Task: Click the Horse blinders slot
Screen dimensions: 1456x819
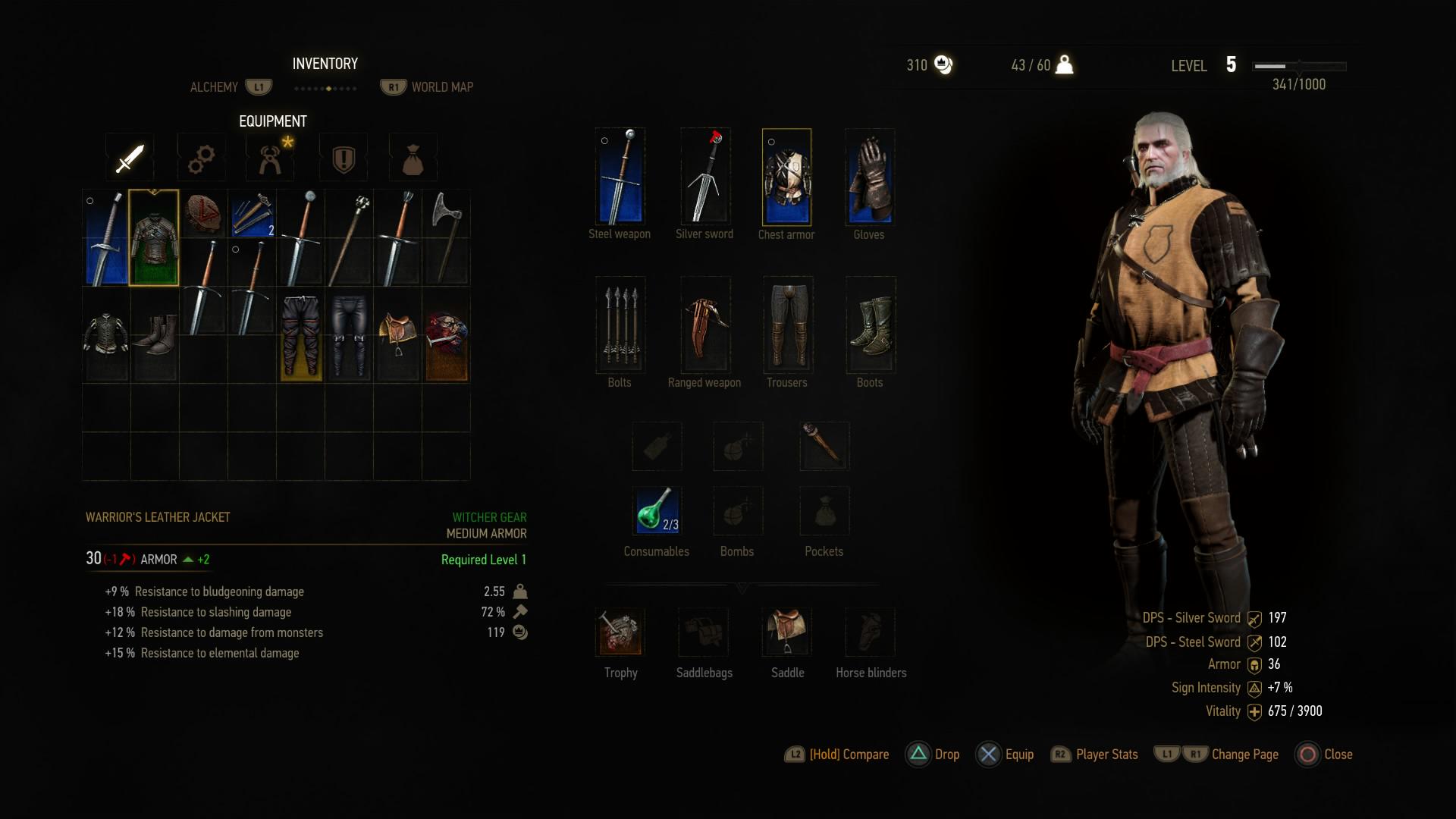Action: pos(870,632)
